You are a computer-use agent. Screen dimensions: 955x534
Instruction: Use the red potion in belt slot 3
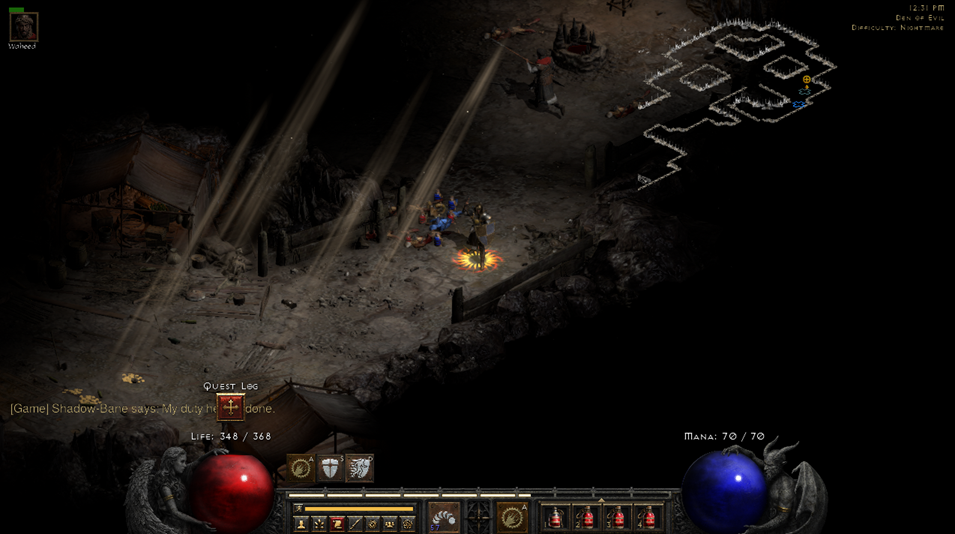616,518
